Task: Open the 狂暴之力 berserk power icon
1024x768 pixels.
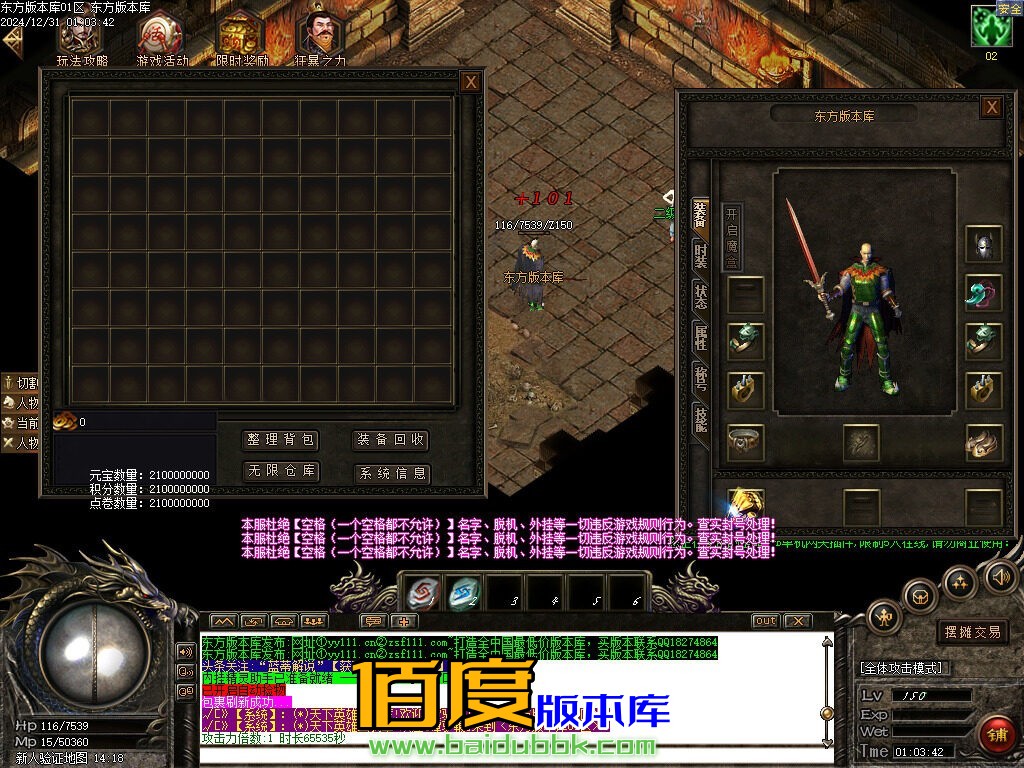Action: [320, 38]
